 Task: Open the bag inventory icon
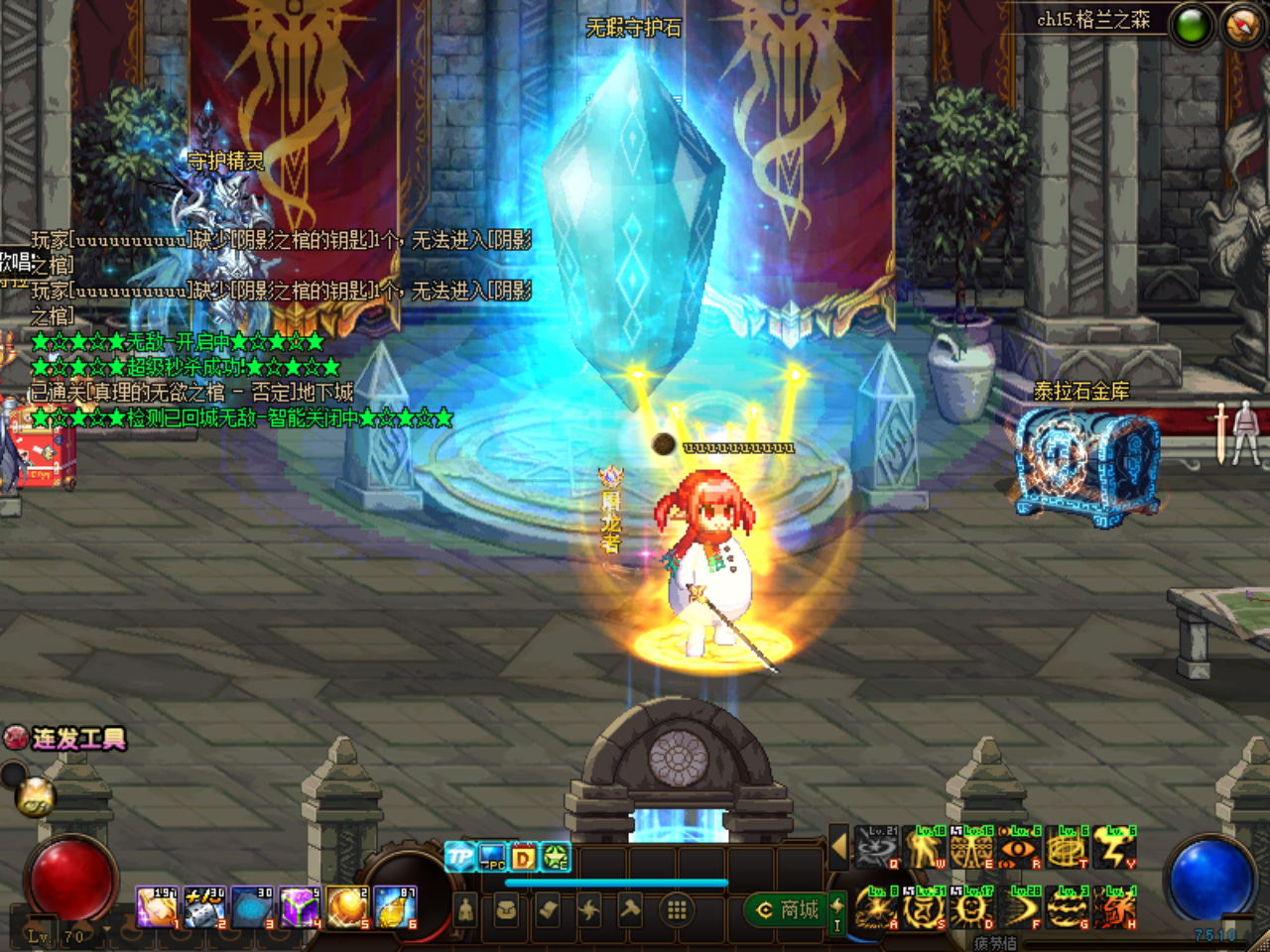506,909
